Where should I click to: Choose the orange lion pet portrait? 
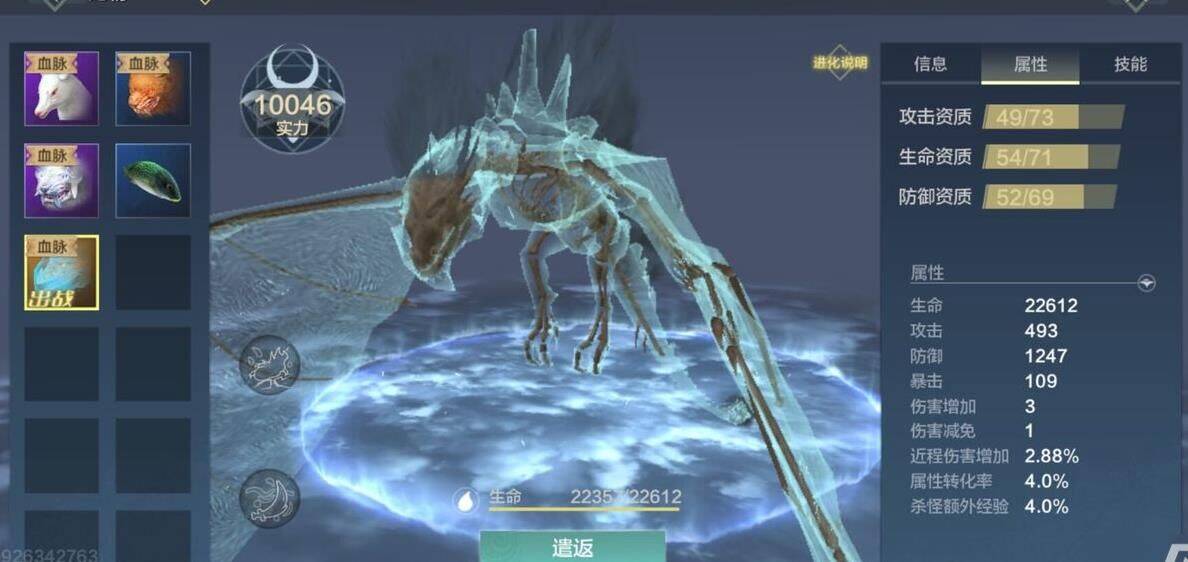tap(153, 89)
